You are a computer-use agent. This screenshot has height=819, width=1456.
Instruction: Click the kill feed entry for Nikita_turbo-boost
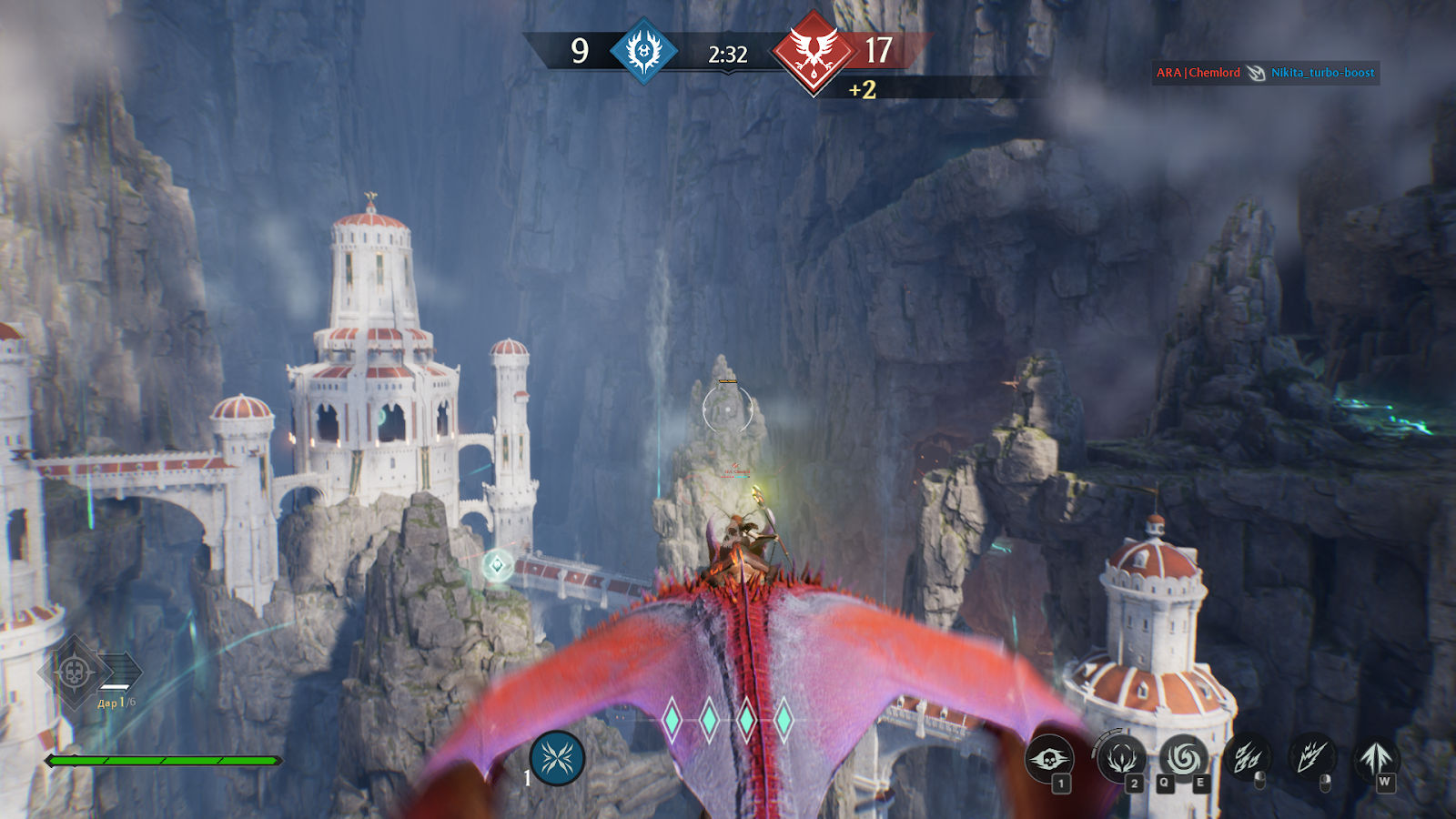(1322, 73)
